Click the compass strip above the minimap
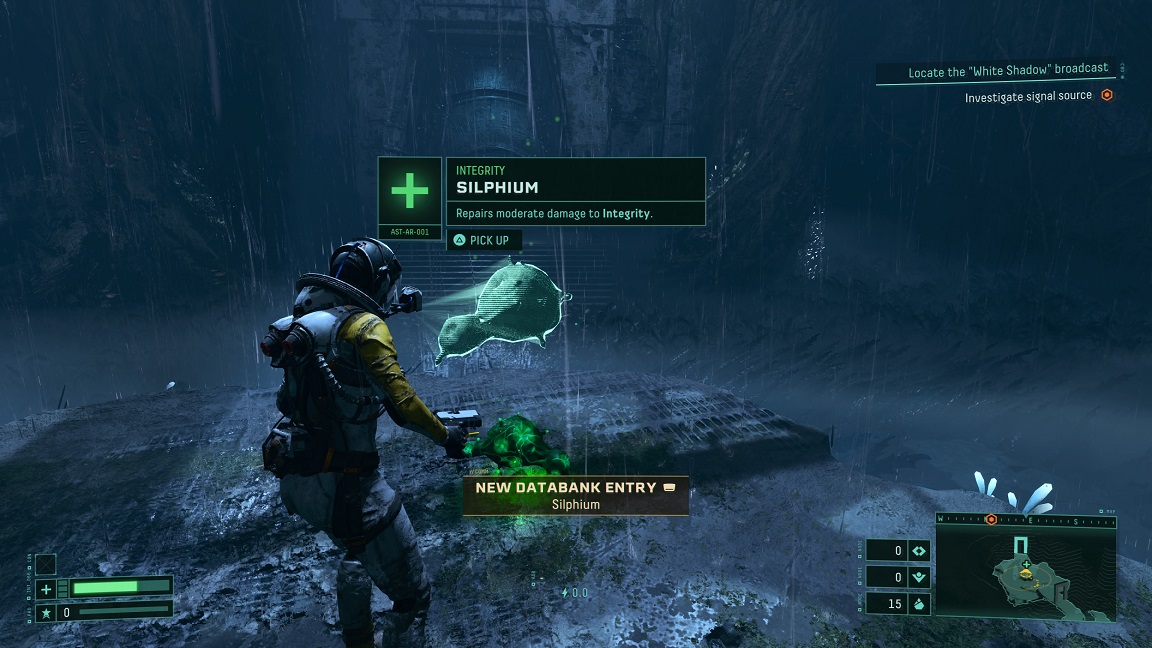This screenshot has height=648, width=1152. click(1026, 520)
